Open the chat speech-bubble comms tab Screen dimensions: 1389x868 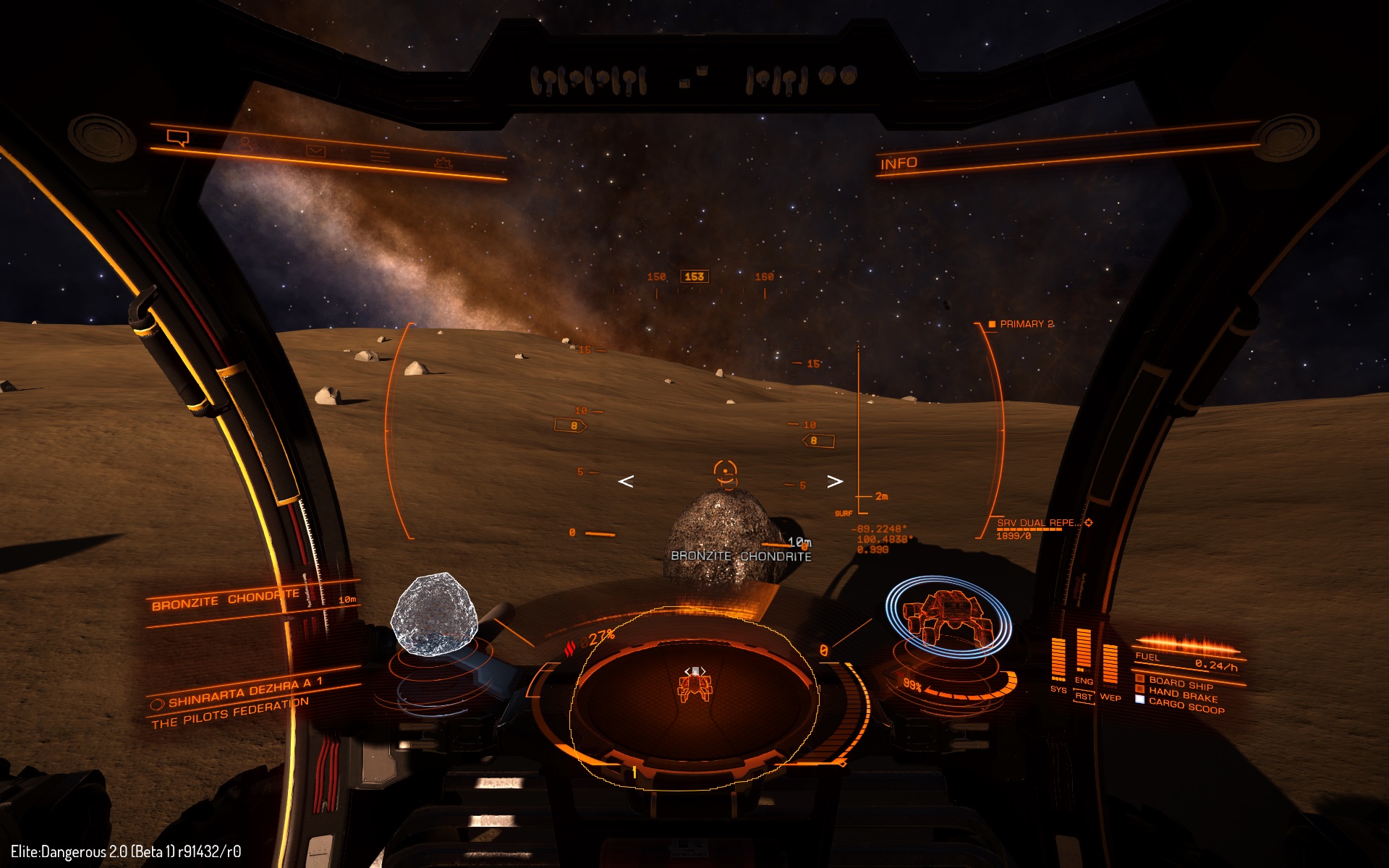pyautogui.click(x=177, y=137)
